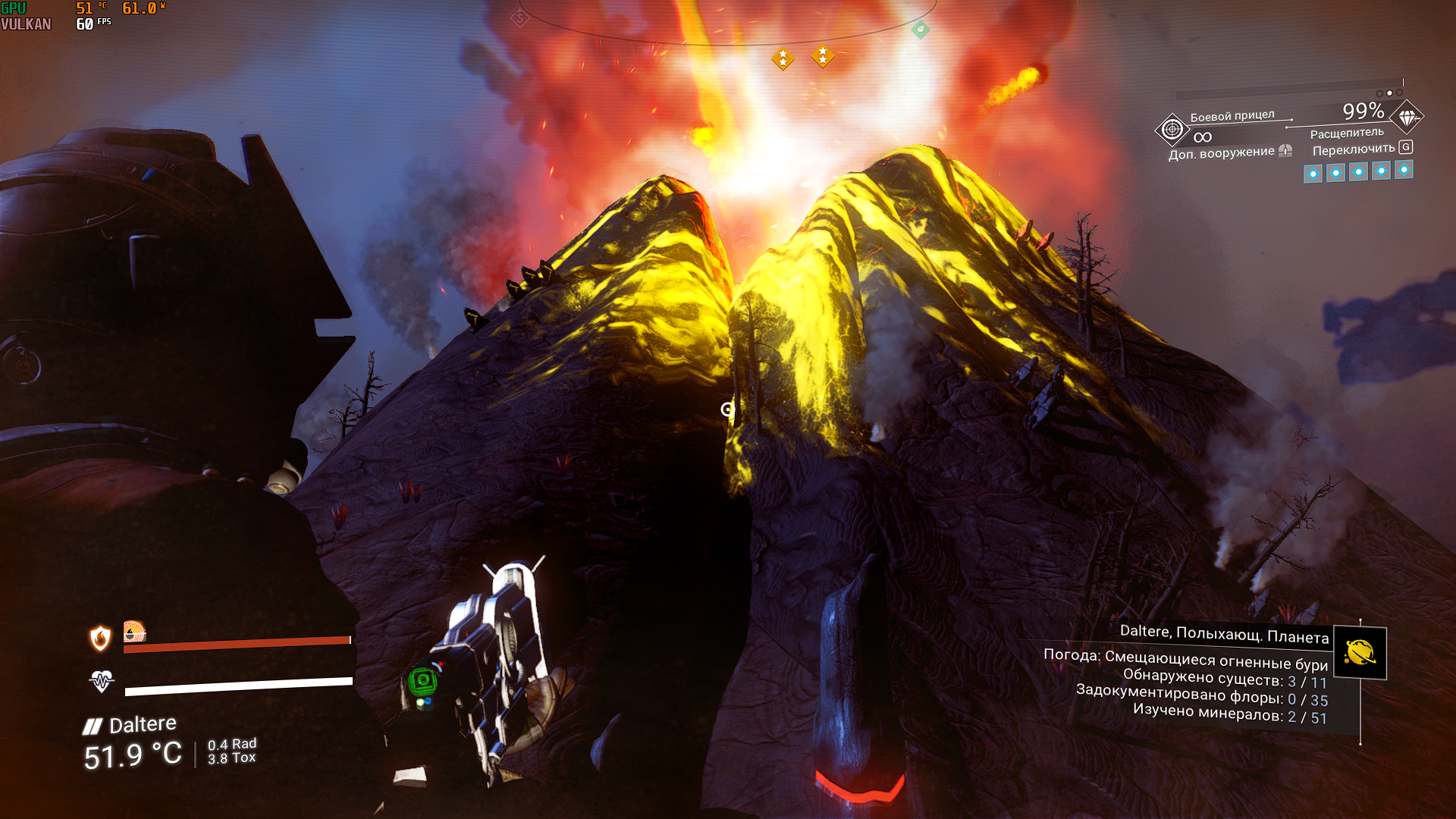Open the Daltere planet discovery icon
Image resolution: width=1456 pixels, height=819 pixels.
(1360, 652)
